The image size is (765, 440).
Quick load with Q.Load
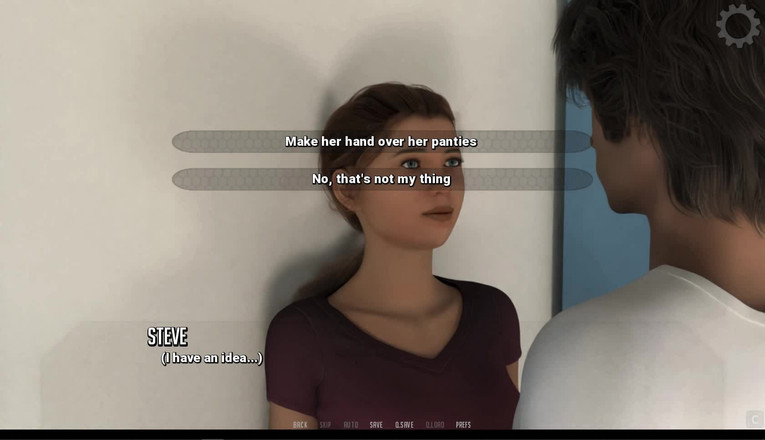[435, 425]
